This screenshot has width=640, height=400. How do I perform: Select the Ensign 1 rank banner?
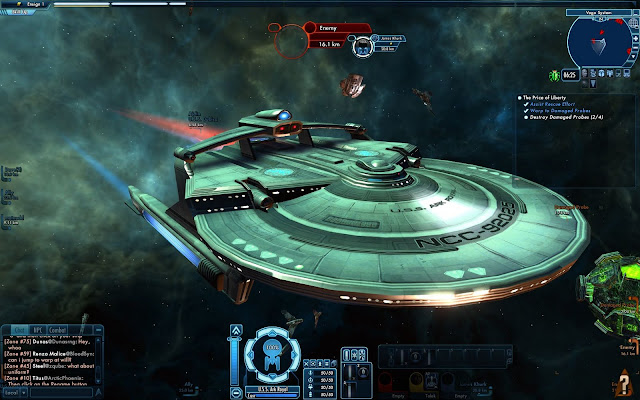(25, 5)
